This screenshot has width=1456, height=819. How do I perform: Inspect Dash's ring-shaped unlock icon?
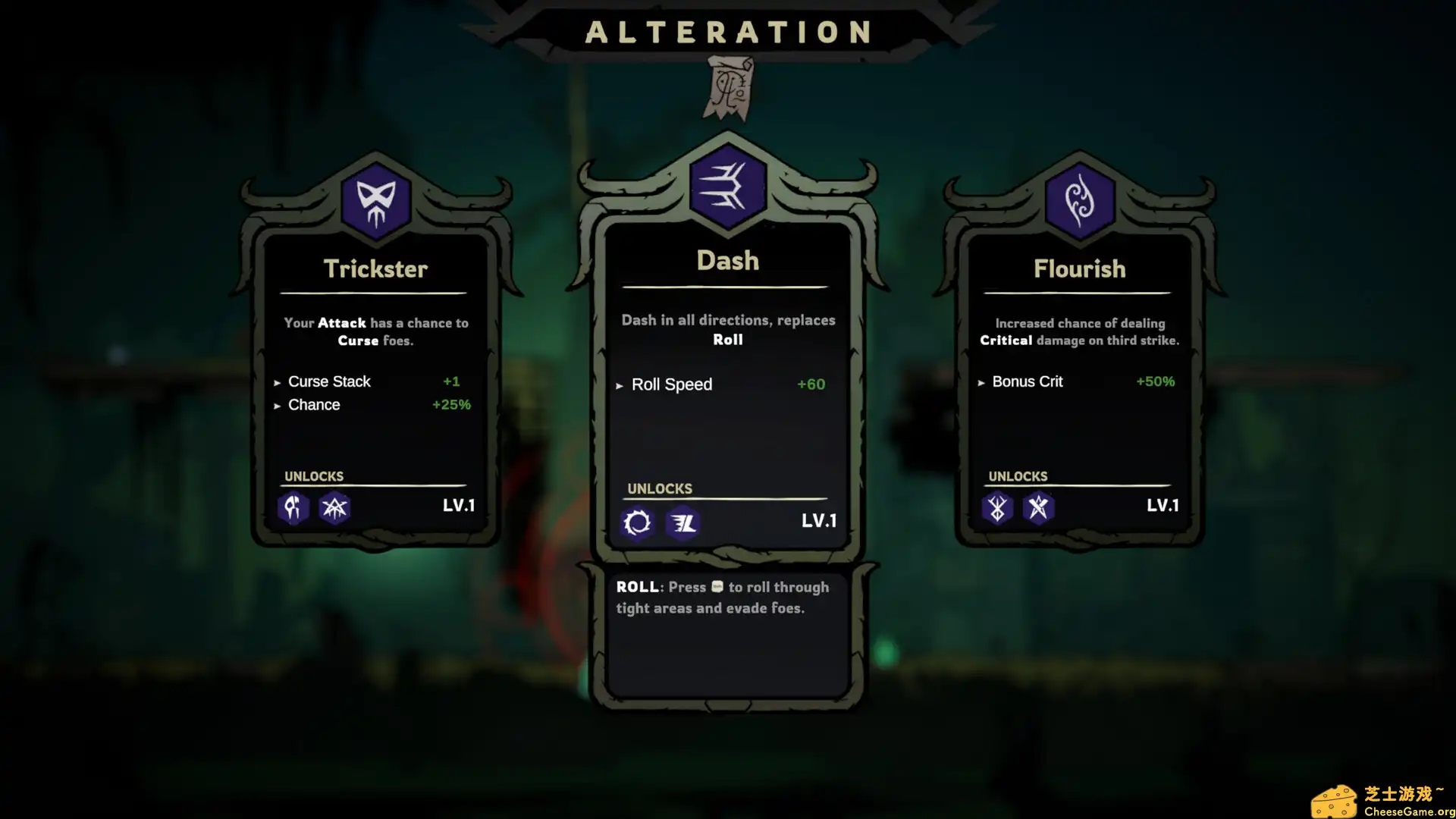click(x=637, y=522)
